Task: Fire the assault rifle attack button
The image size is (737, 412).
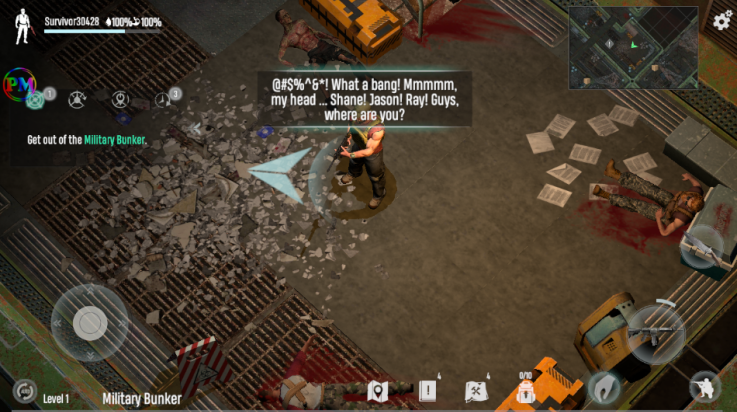Action: (x=656, y=333)
